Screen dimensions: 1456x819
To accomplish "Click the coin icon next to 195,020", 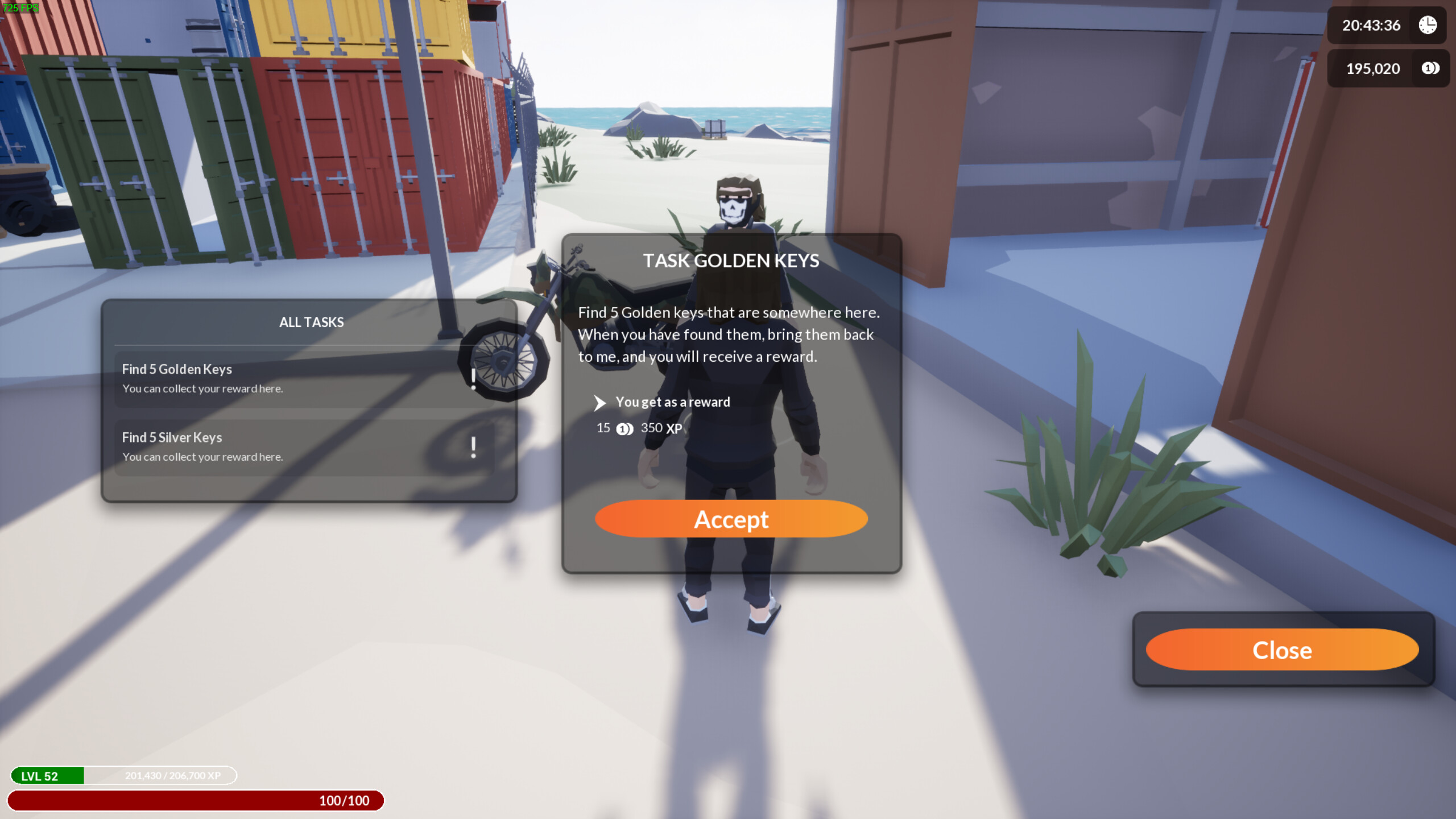I will click(x=1430, y=68).
